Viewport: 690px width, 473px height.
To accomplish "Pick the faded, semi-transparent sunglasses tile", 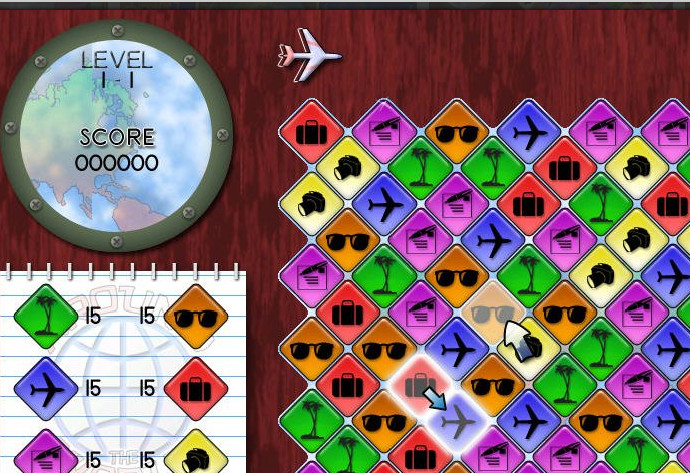I will (x=492, y=312).
